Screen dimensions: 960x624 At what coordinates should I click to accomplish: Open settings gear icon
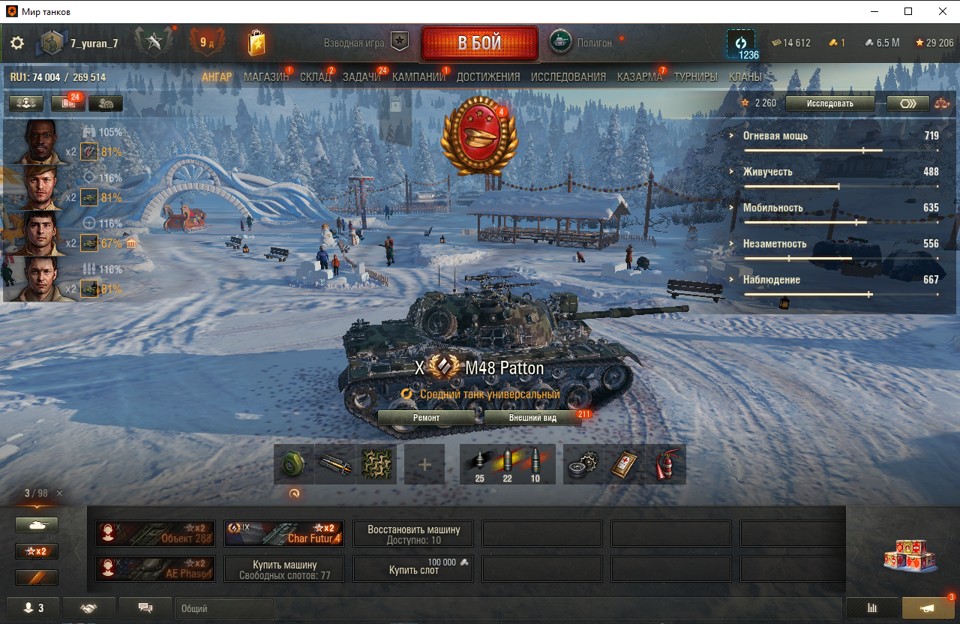coord(17,43)
